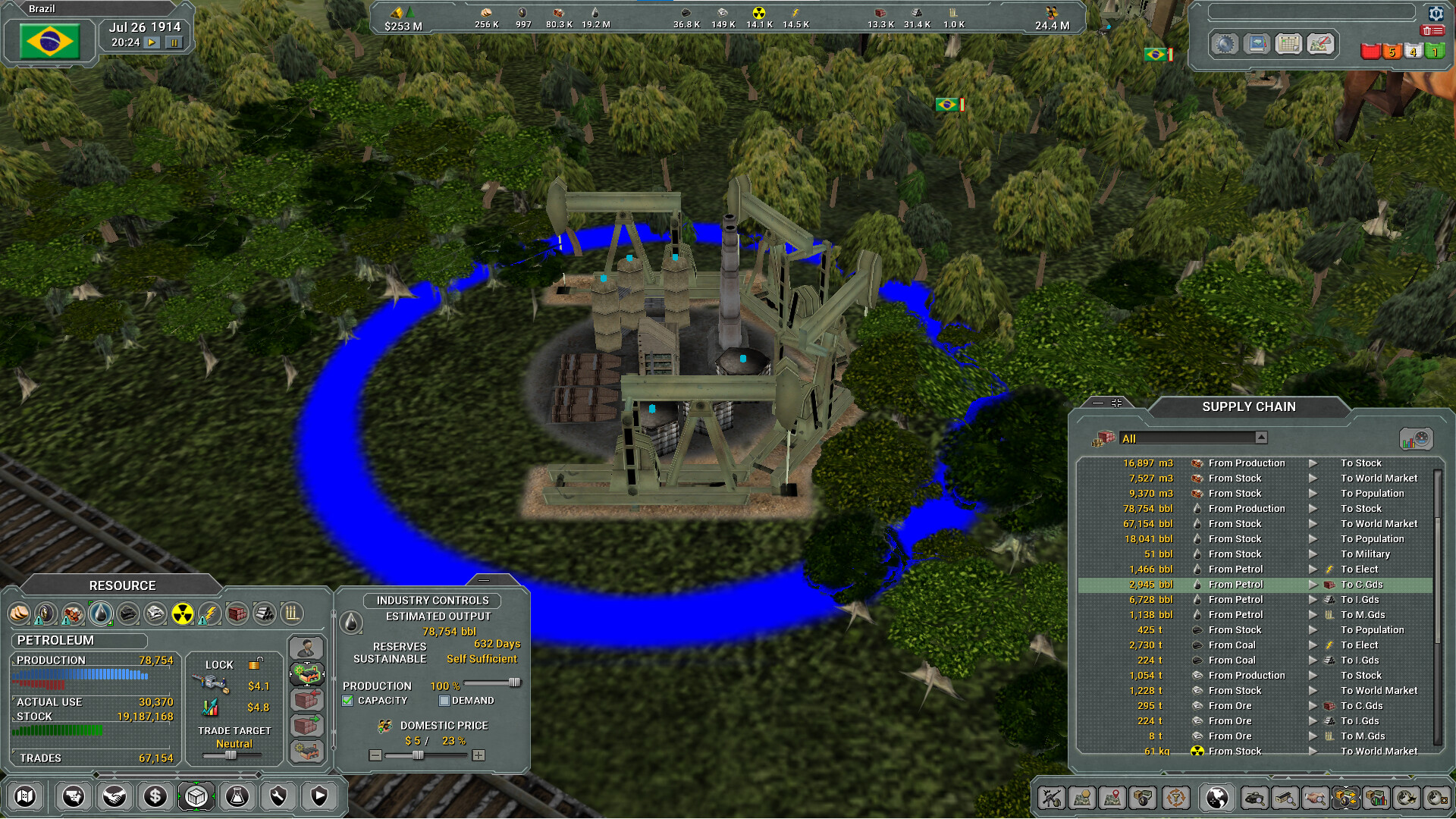Select the electricity resource icon
1456x819 pixels.
(x=210, y=613)
